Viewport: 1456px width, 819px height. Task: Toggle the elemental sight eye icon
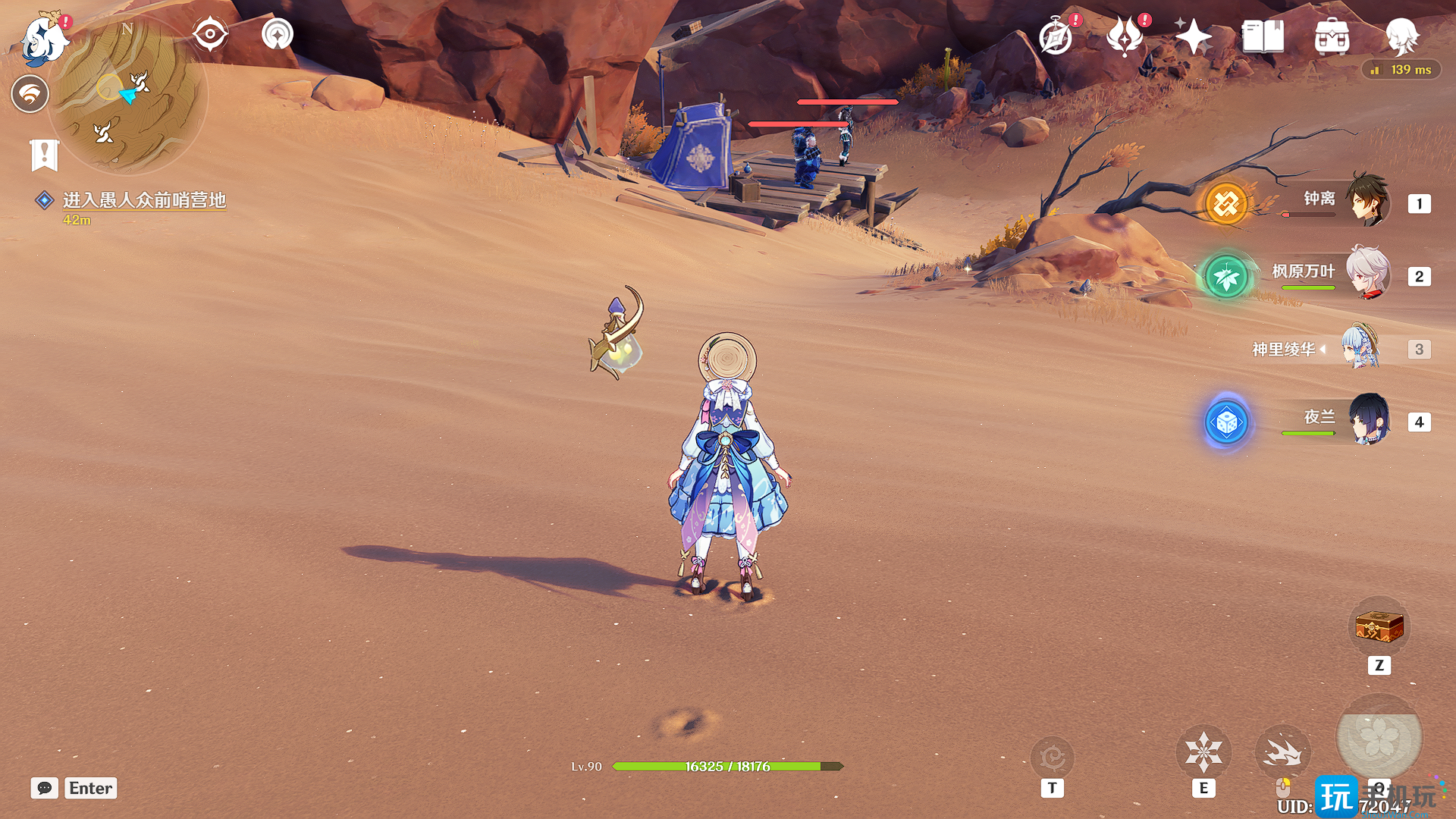[x=209, y=34]
